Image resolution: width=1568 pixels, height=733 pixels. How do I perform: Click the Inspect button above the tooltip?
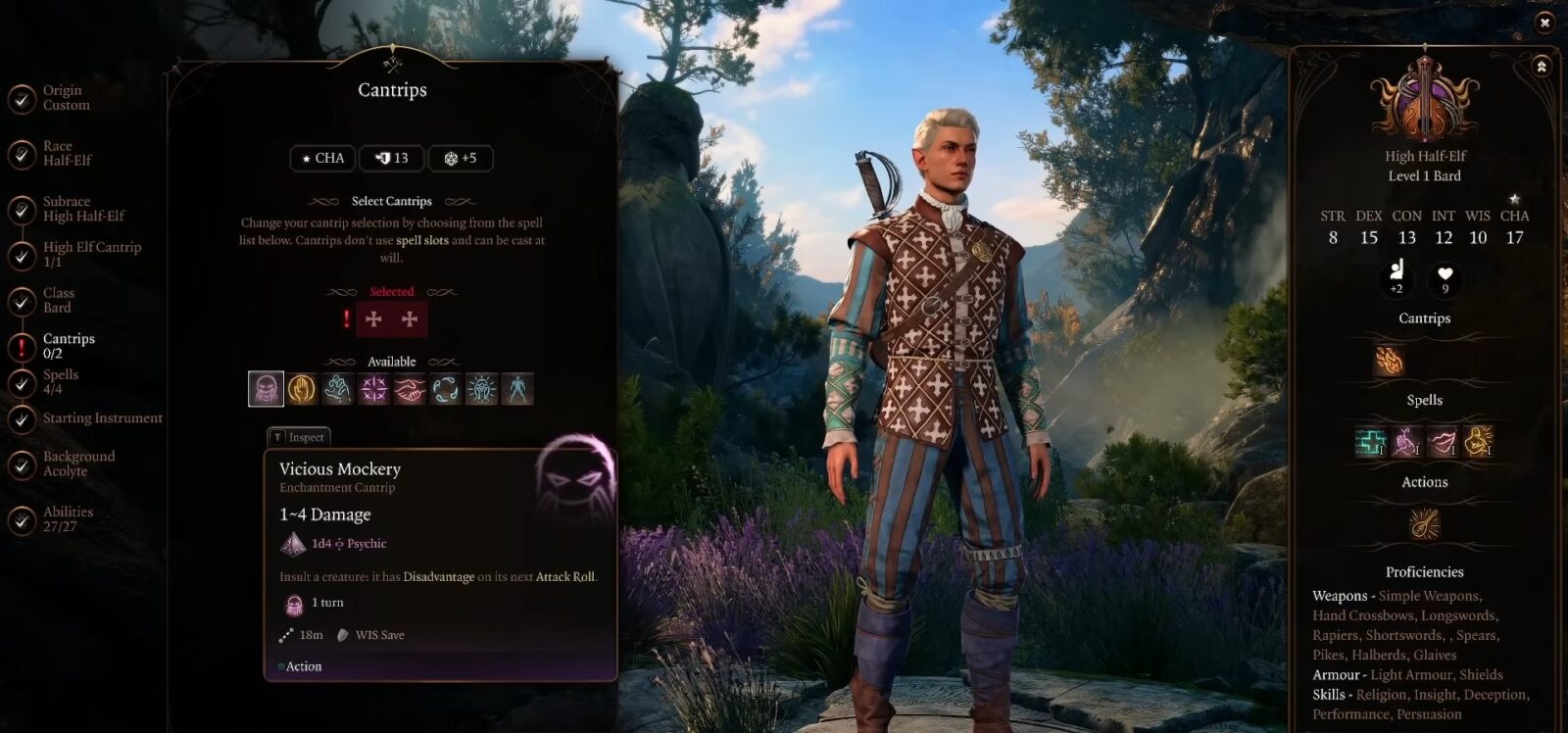click(299, 437)
